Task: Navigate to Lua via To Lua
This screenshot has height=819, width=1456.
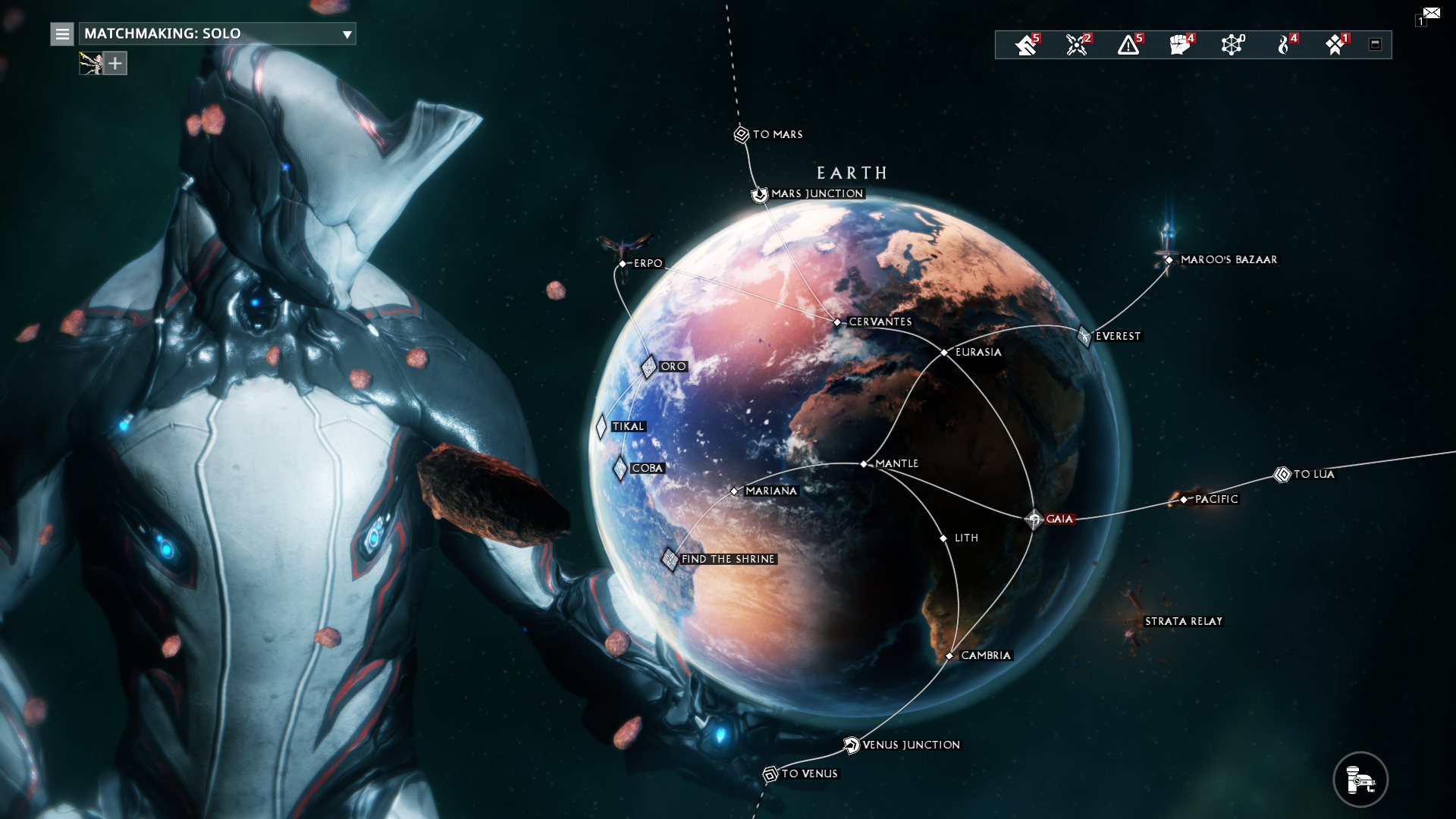Action: tap(1282, 475)
